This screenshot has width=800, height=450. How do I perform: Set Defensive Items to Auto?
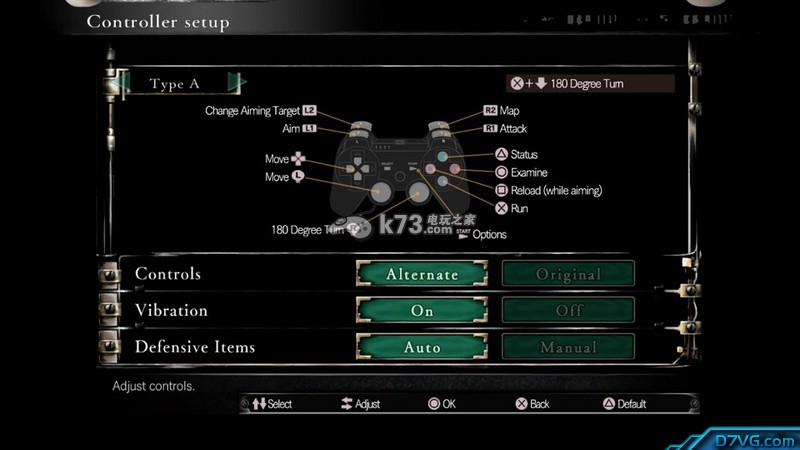(x=422, y=348)
